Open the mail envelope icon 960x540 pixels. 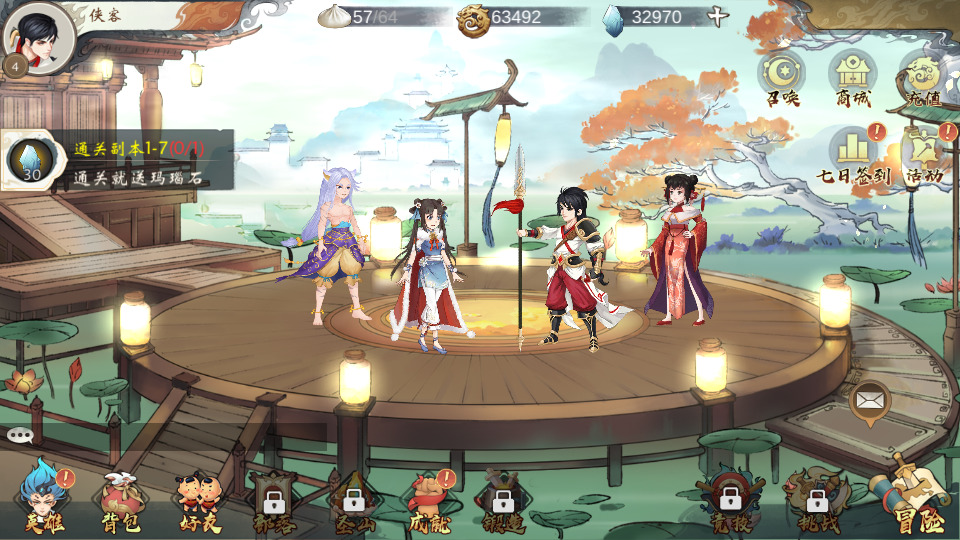click(x=869, y=402)
